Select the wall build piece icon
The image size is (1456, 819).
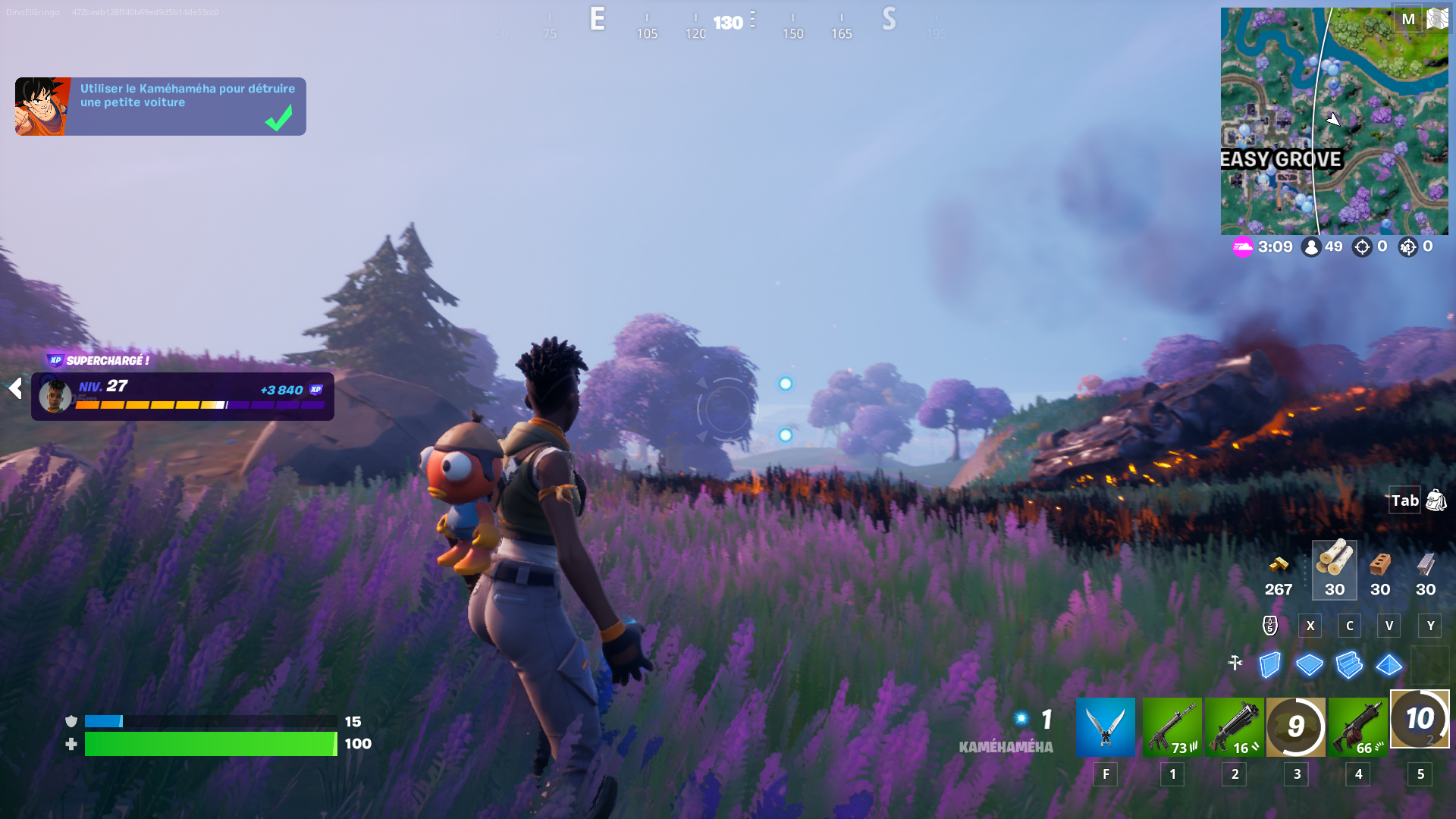pos(1269,665)
